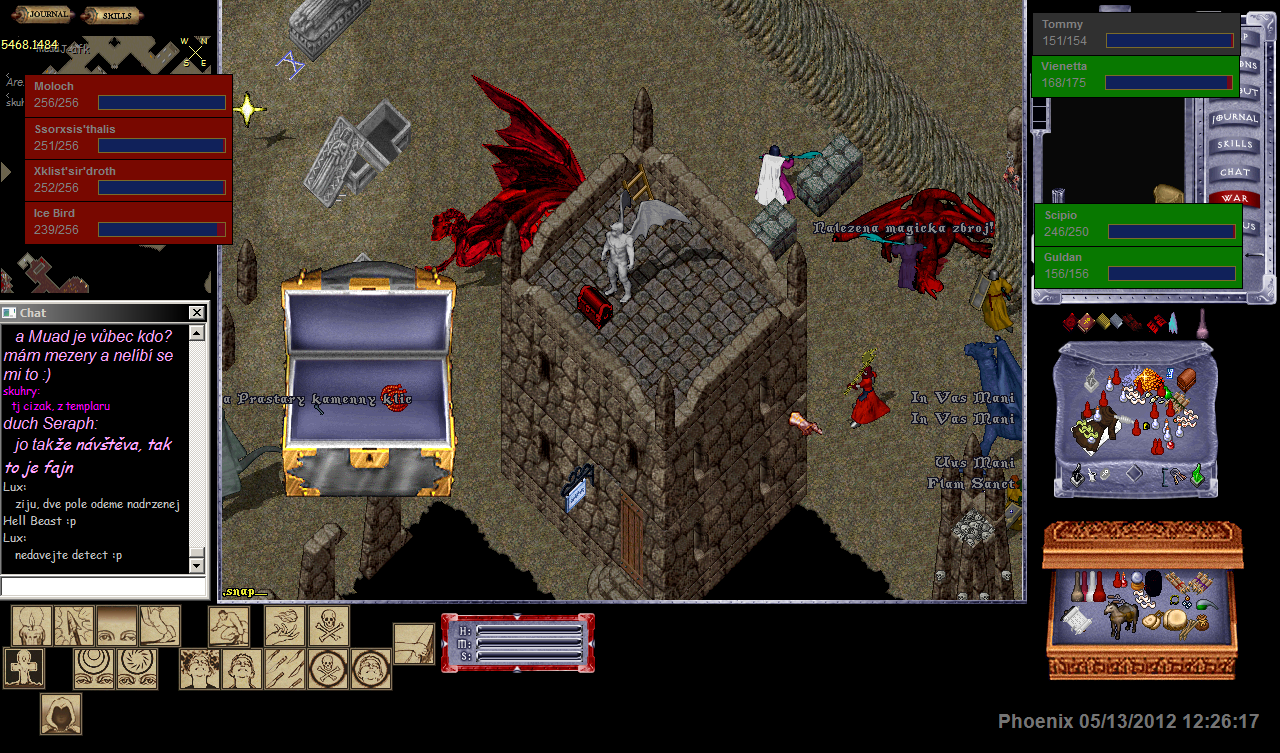The height and width of the screenshot is (753, 1280).
Task: Open Skills from the top-left button
Action: tap(111, 14)
